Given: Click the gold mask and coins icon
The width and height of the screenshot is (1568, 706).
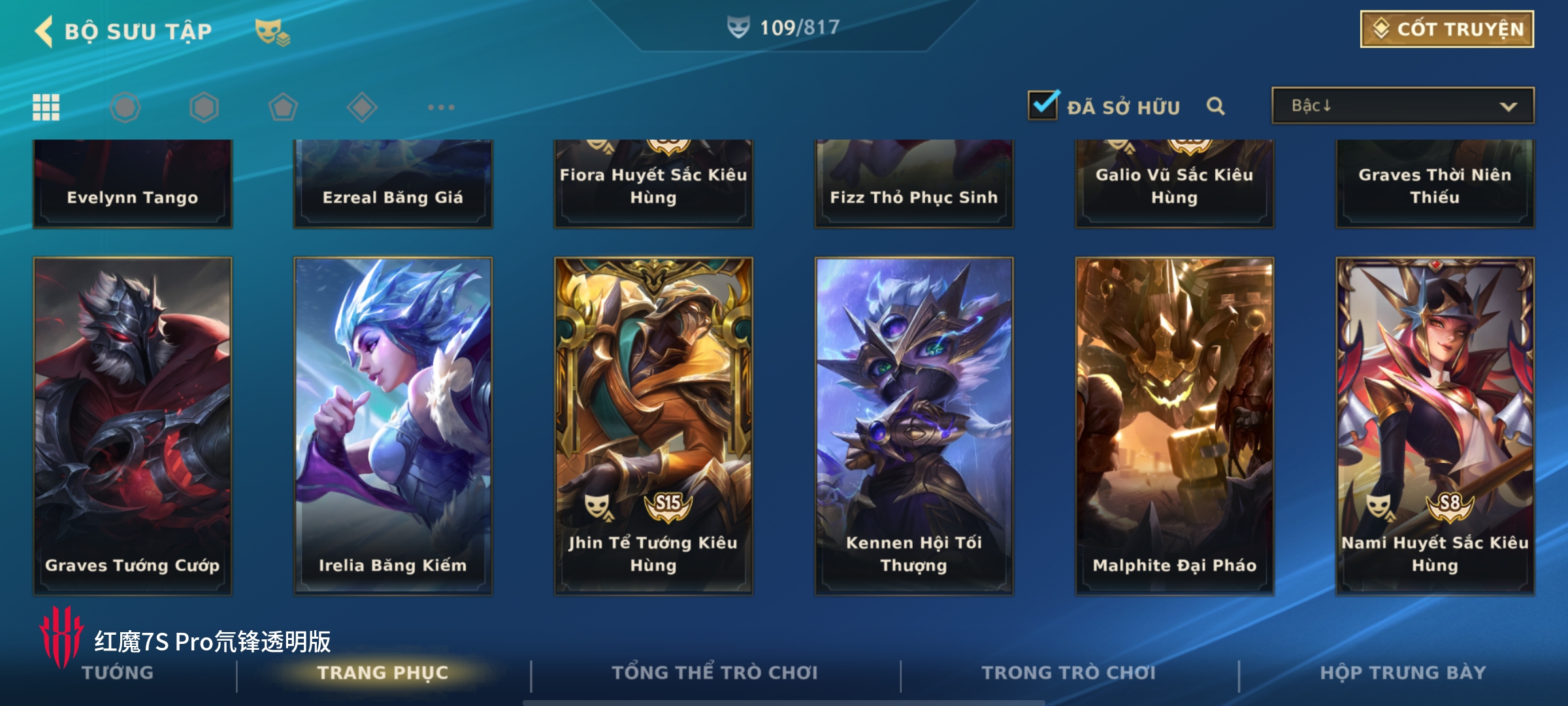Looking at the screenshot, I should pyautogui.click(x=272, y=31).
